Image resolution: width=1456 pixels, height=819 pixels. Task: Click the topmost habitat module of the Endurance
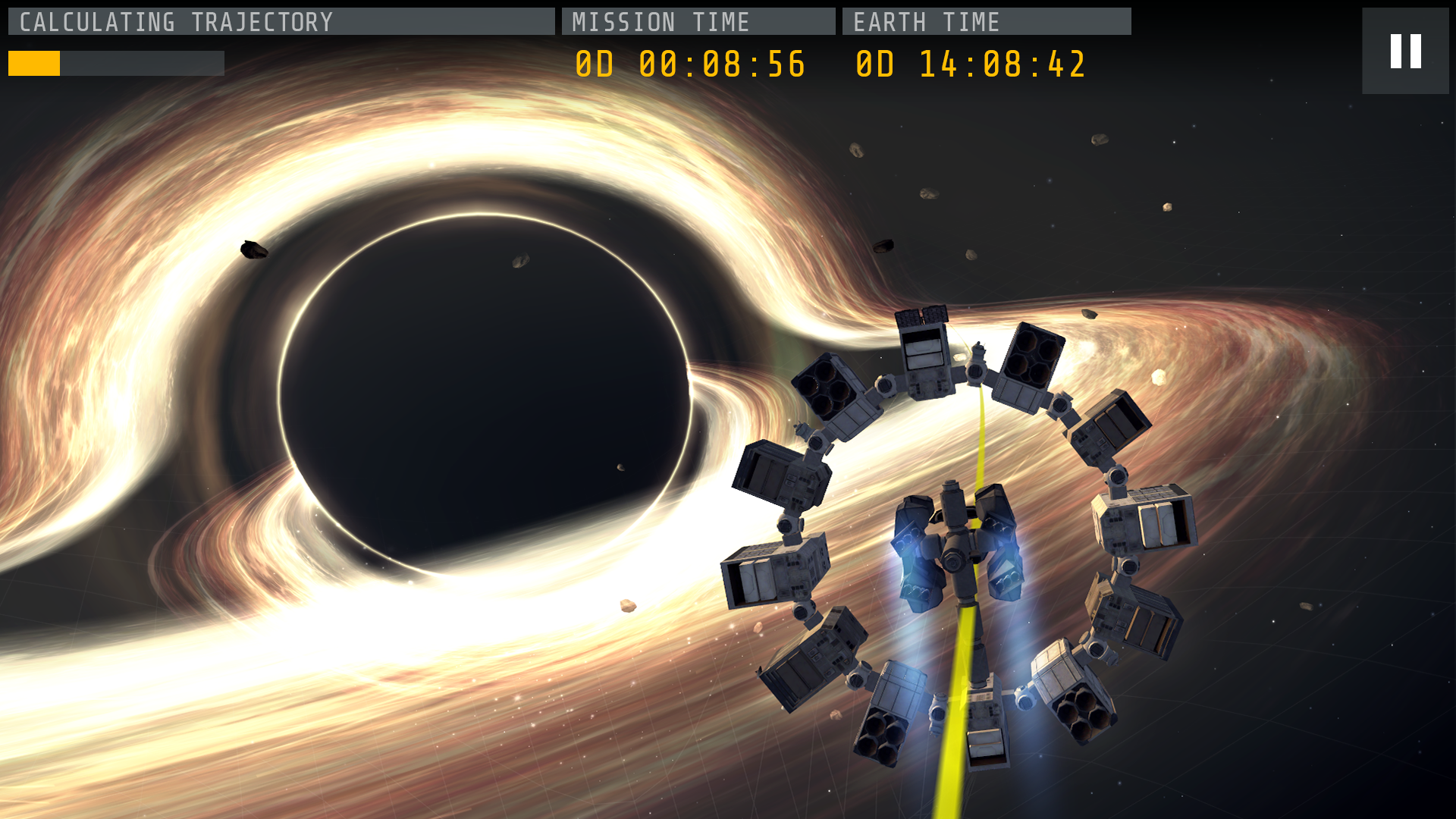click(924, 349)
